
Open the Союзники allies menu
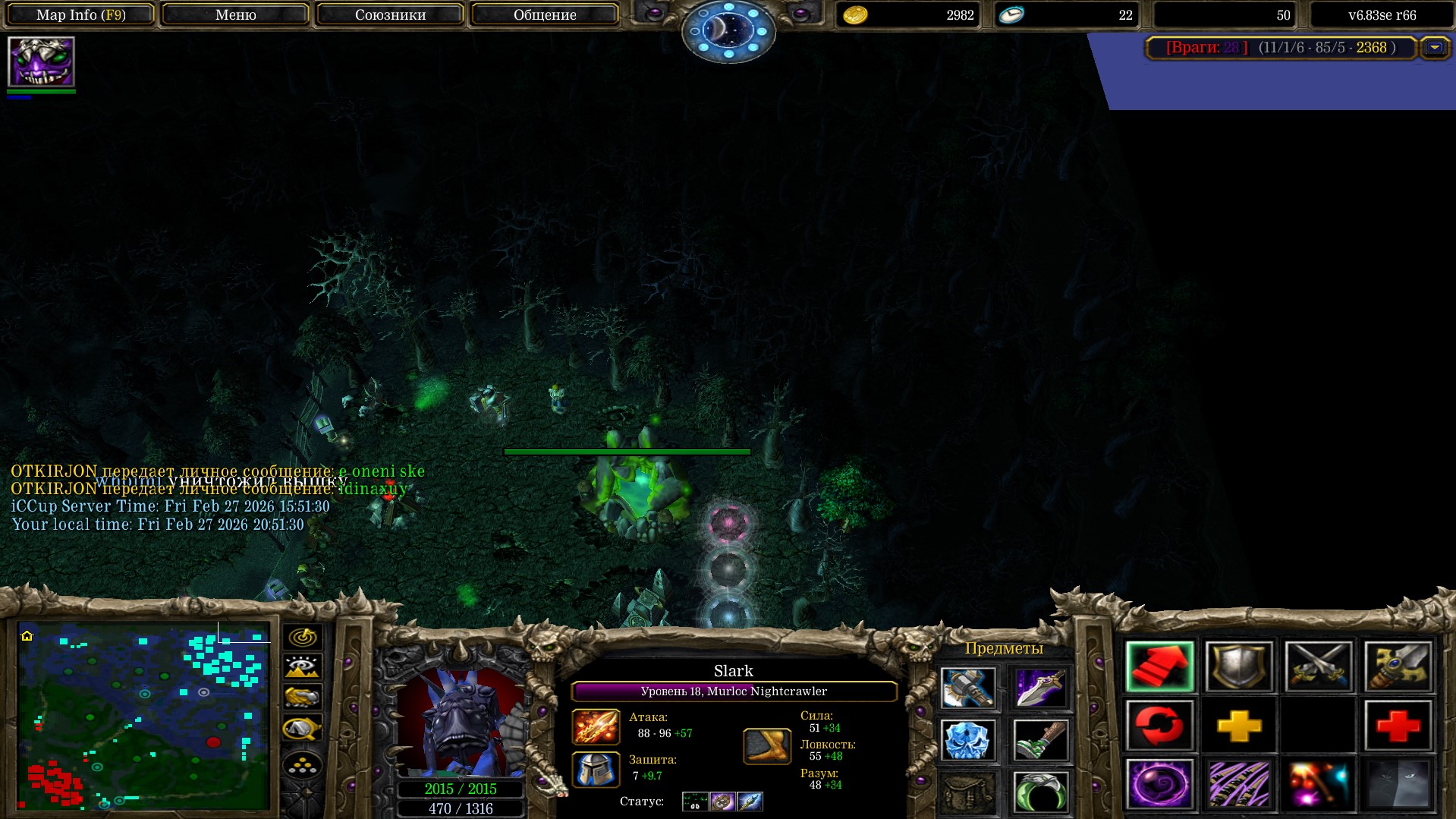tap(390, 14)
